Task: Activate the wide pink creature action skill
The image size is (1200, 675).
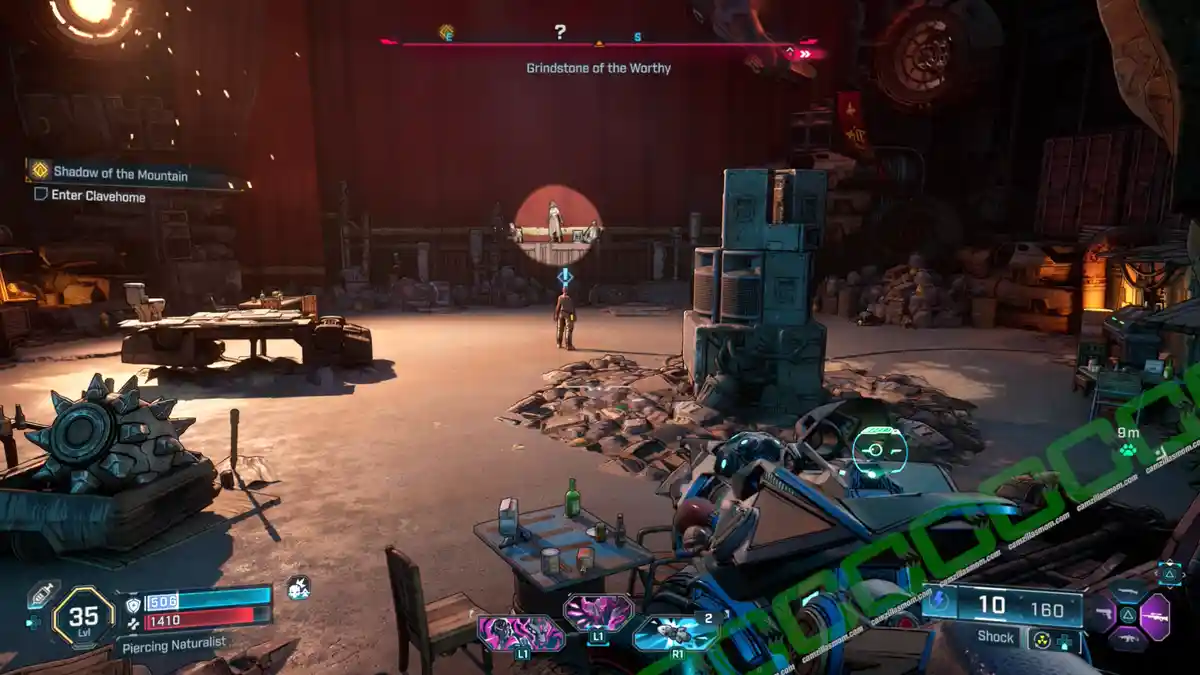Action: [x=520, y=633]
